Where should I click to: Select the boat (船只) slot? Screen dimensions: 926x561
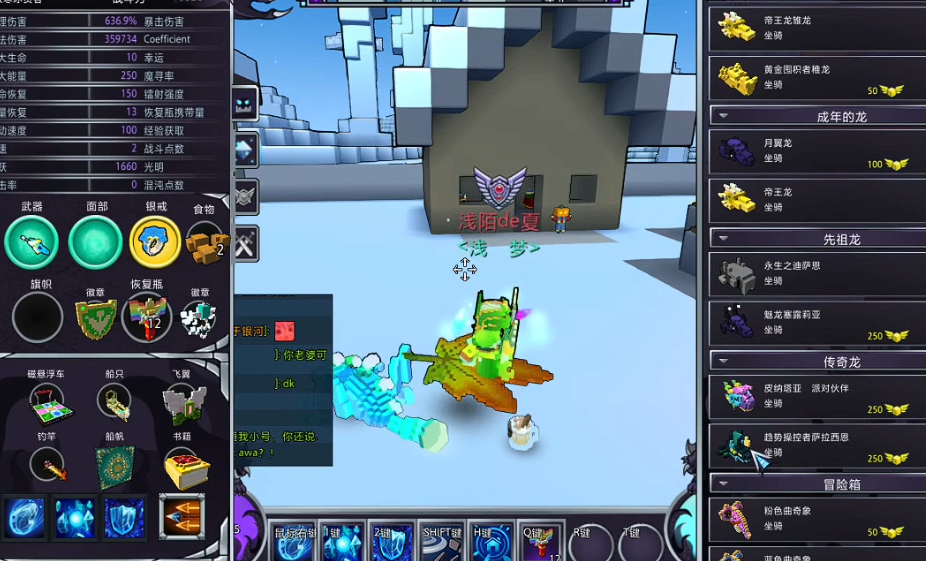[114, 402]
